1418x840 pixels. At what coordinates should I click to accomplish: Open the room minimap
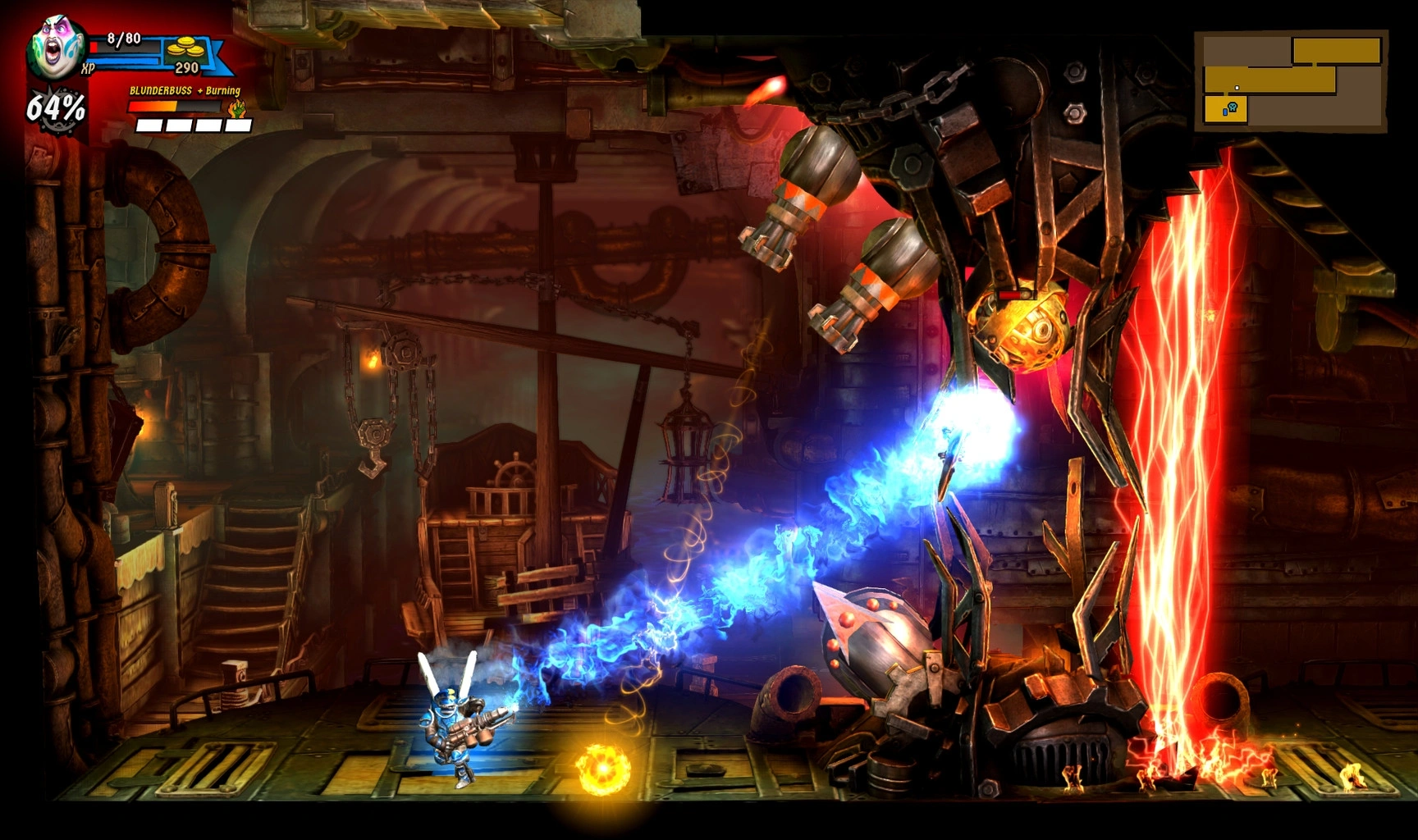click(1291, 80)
